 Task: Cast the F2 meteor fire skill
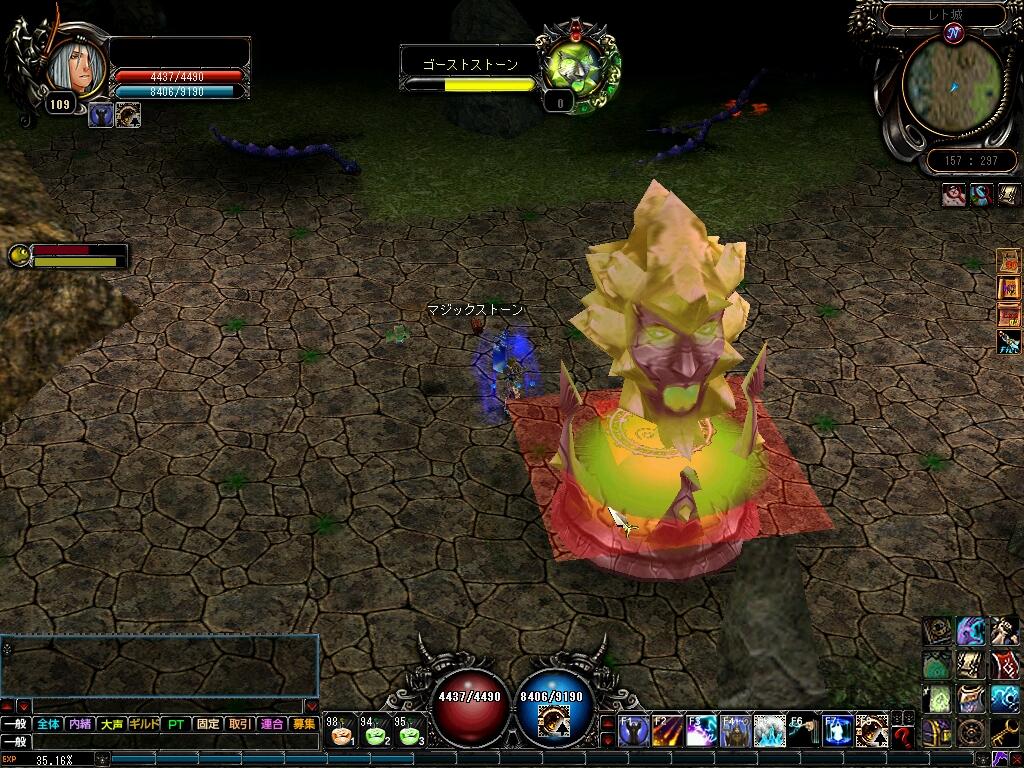(667, 733)
